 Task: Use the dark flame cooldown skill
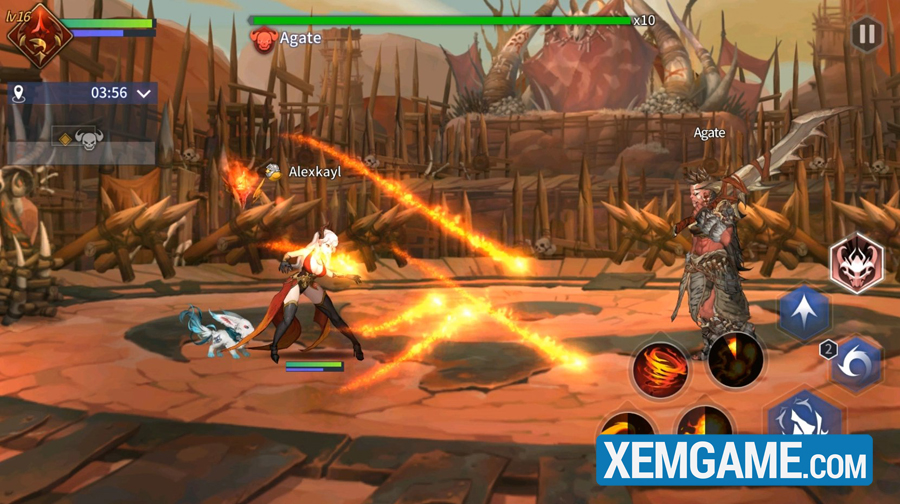(x=736, y=359)
